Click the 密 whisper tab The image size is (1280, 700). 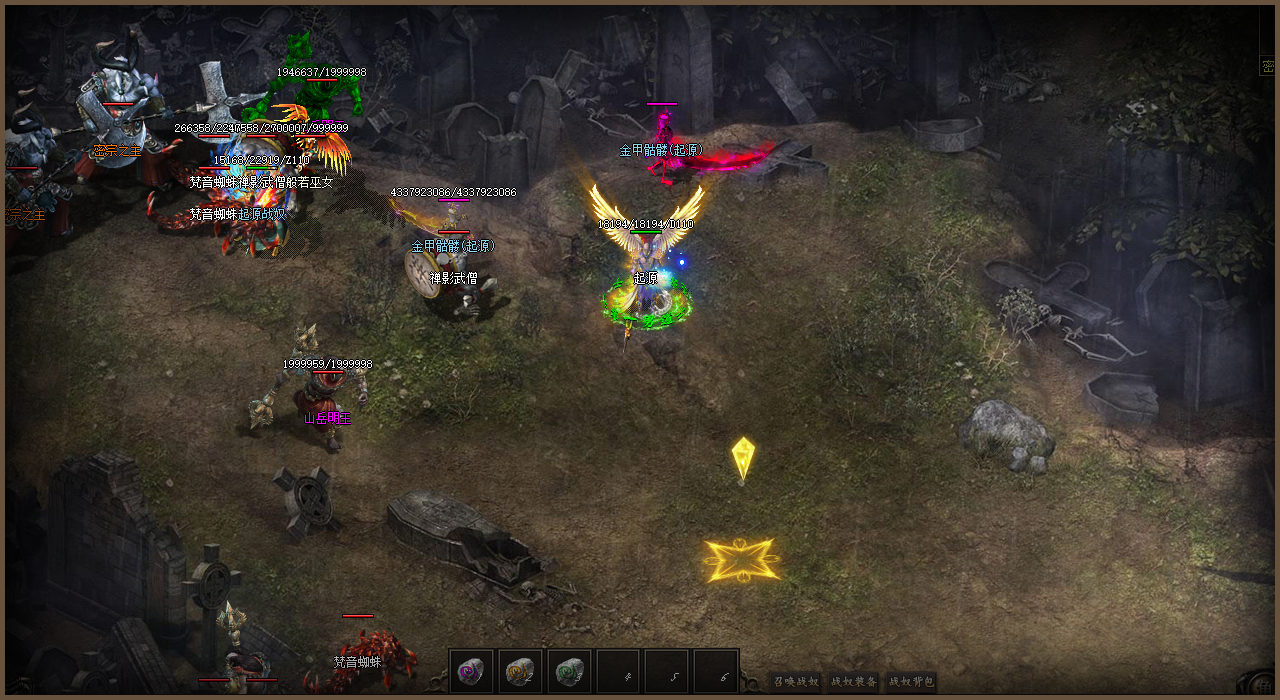coord(1268,64)
